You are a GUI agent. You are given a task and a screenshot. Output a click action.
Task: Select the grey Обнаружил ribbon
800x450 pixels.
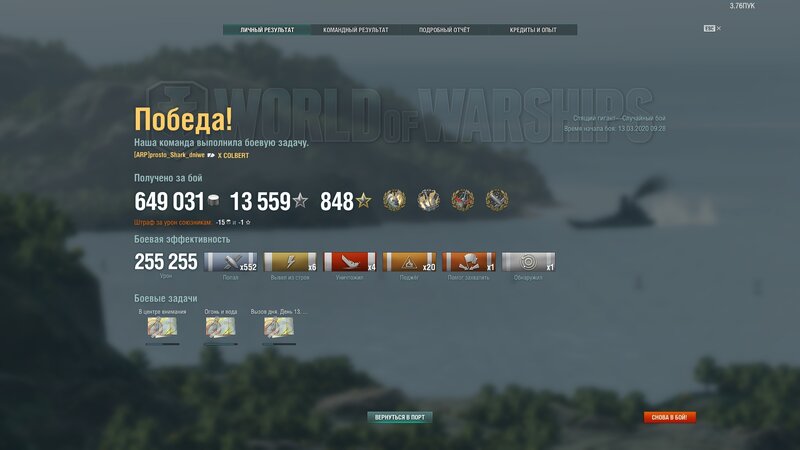coord(528,262)
